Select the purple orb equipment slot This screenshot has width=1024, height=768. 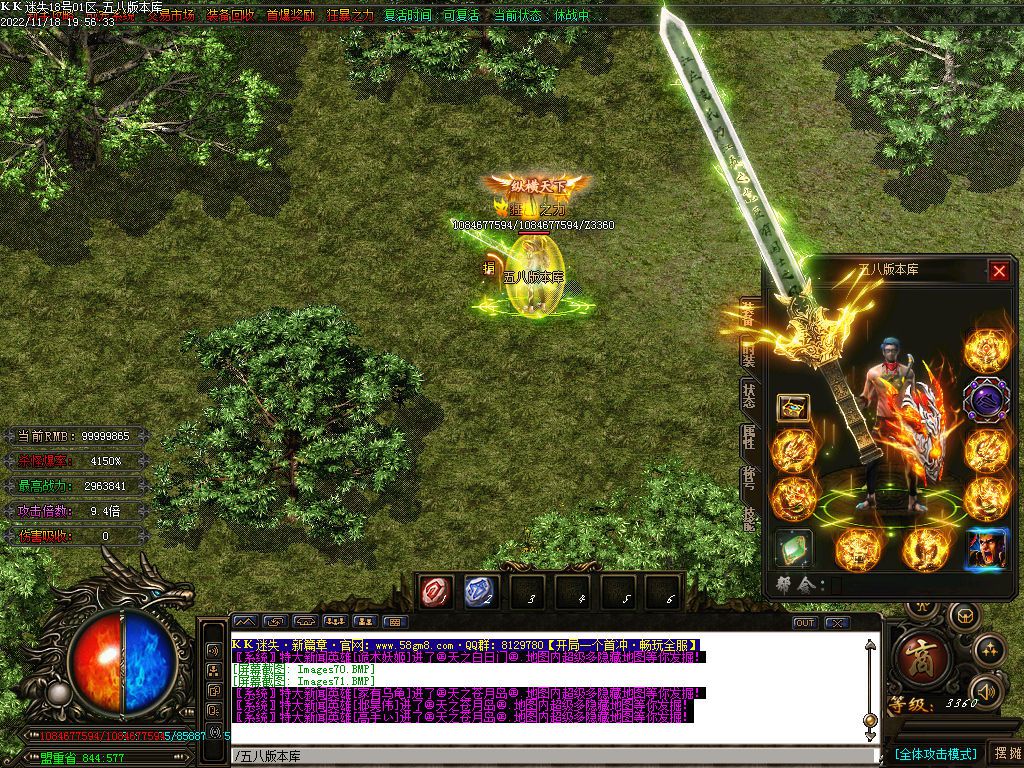[x=986, y=399]
